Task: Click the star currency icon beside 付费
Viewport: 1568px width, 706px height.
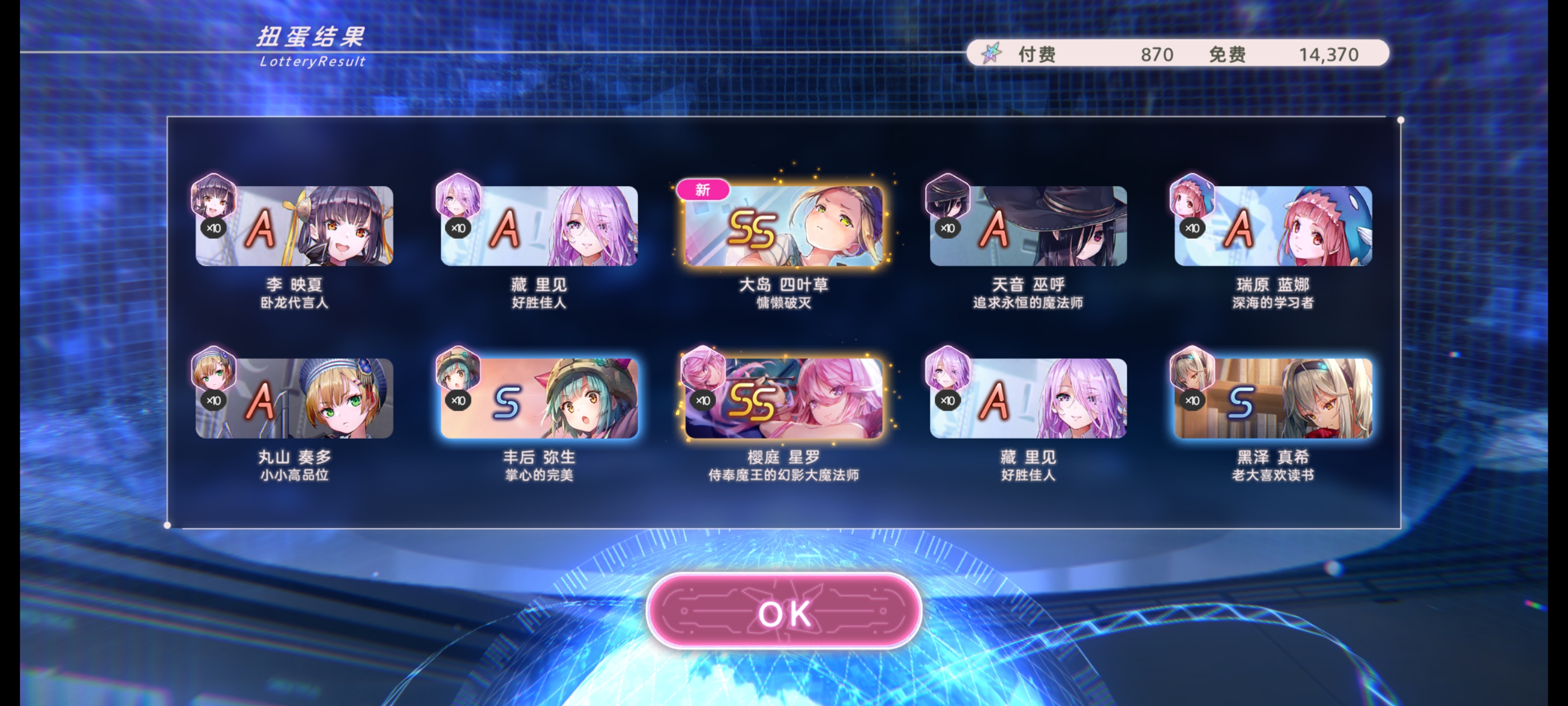Action: [x=992, y=54]
